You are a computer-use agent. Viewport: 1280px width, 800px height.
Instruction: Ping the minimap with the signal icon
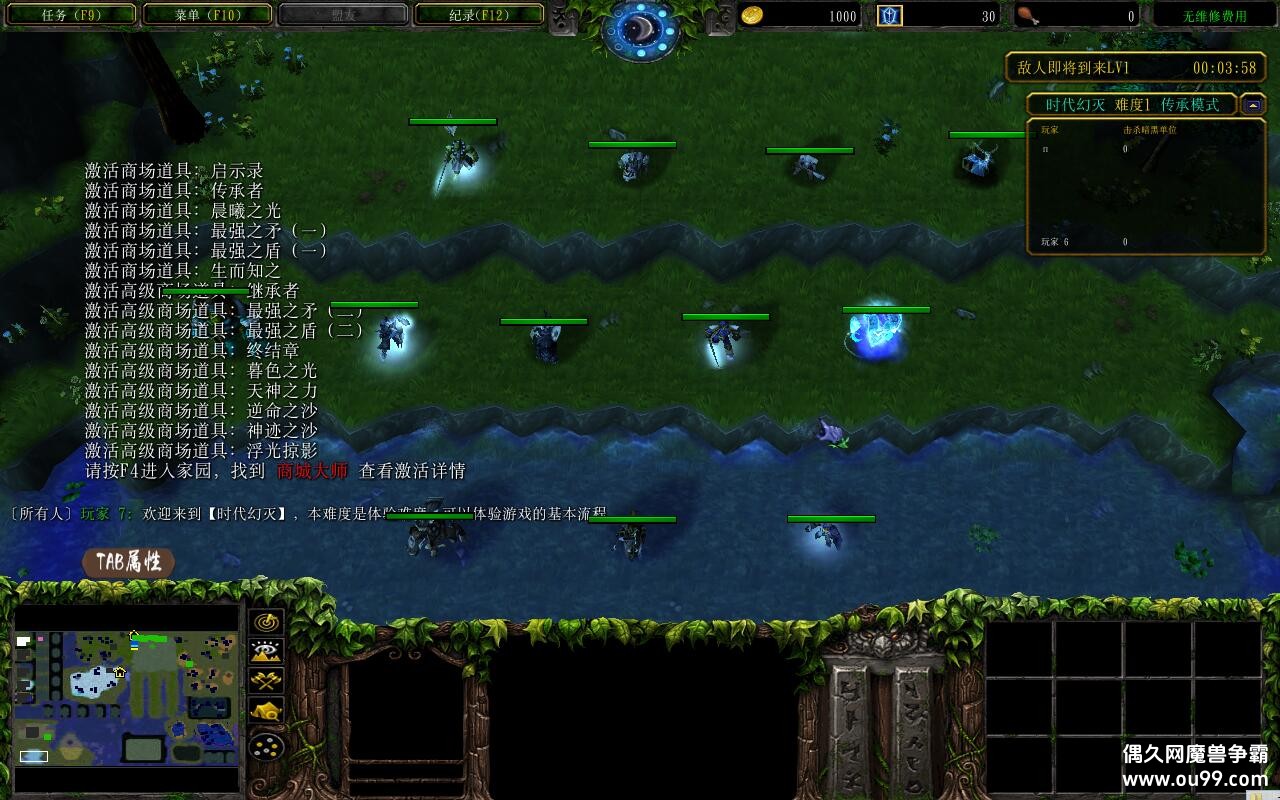[266, 622]
